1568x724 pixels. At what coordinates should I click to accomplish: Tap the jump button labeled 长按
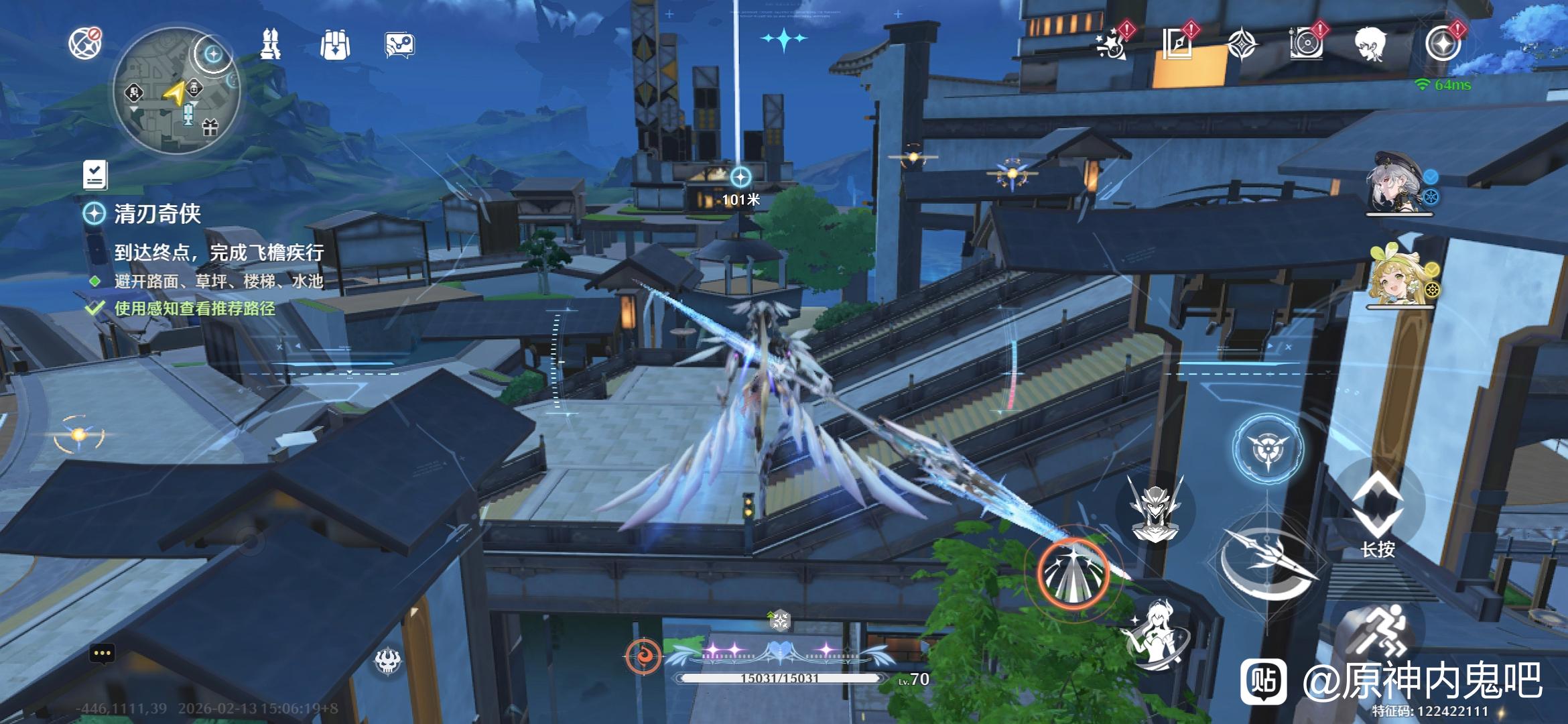(1377, 511)
